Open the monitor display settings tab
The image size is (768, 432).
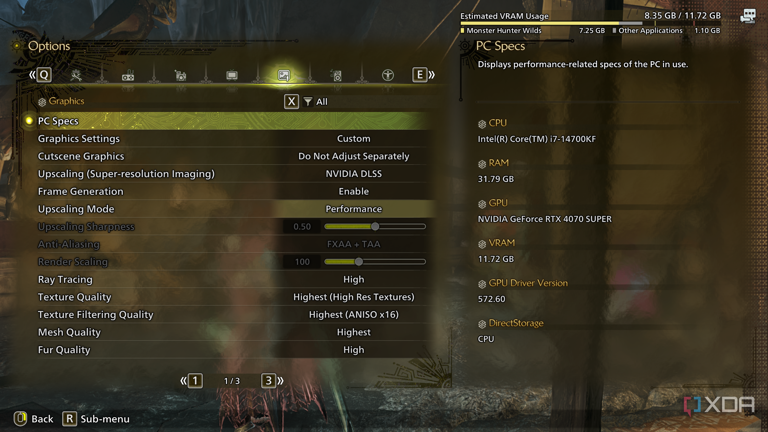232,75
